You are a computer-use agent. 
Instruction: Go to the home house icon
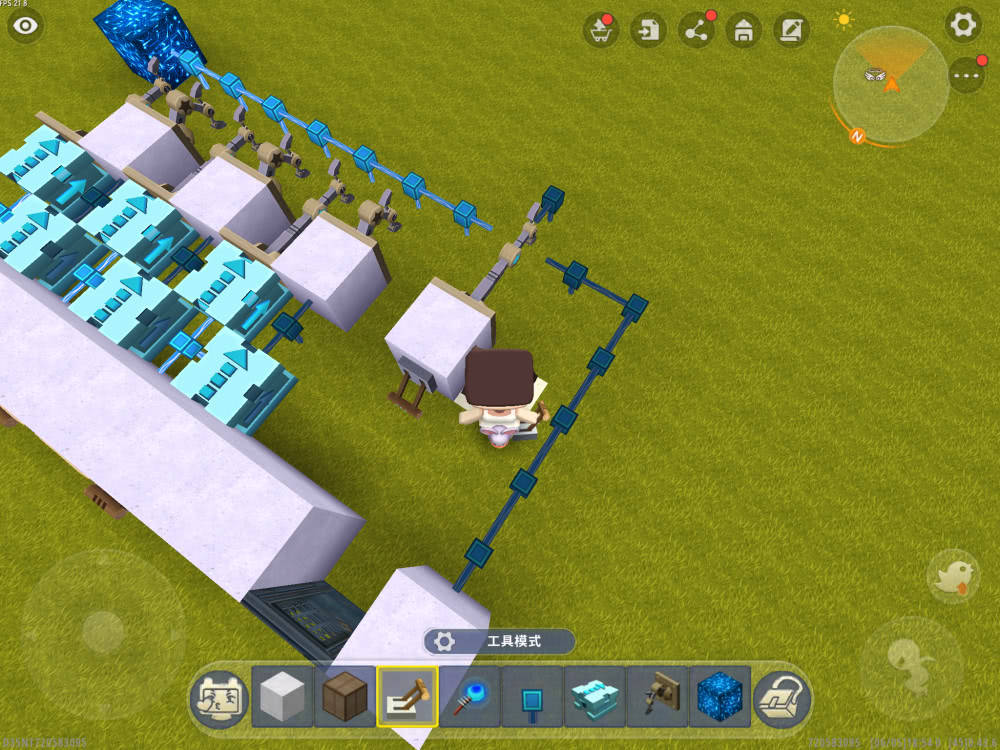point(743,30)
